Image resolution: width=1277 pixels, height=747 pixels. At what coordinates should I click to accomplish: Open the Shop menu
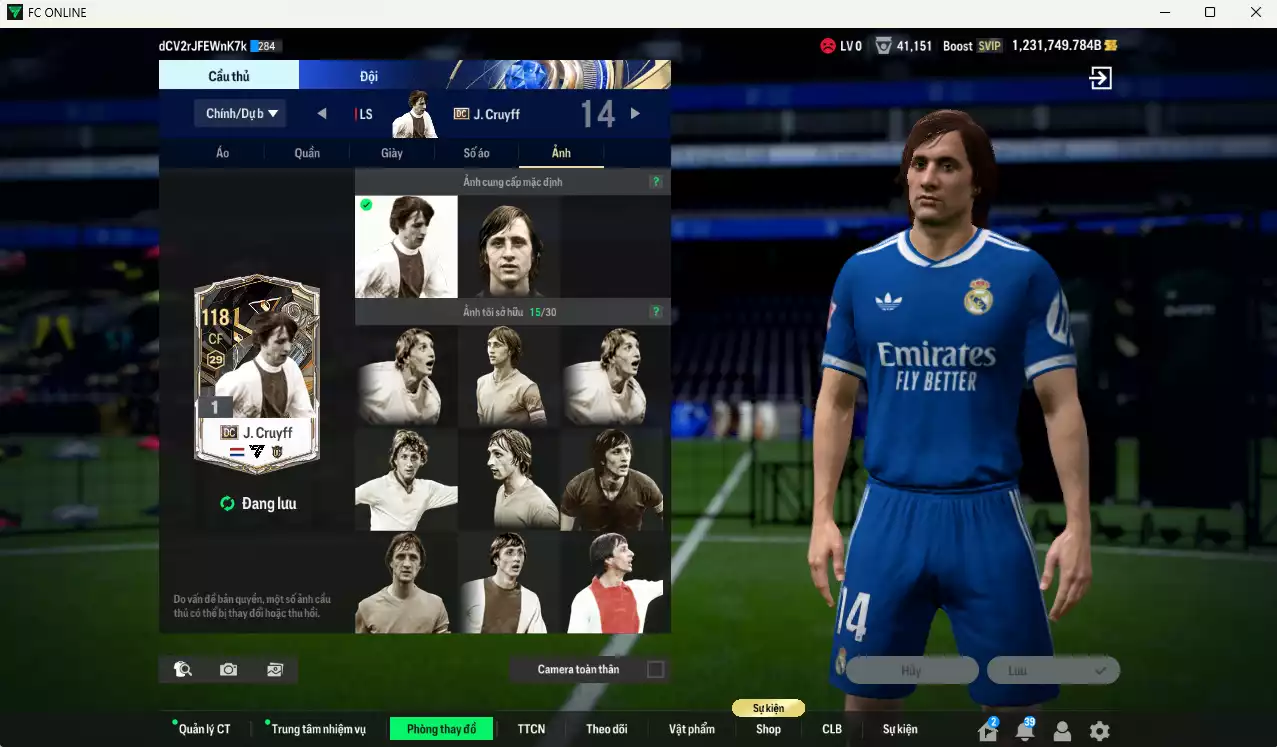pyautogui.click(x=768, y=729)
